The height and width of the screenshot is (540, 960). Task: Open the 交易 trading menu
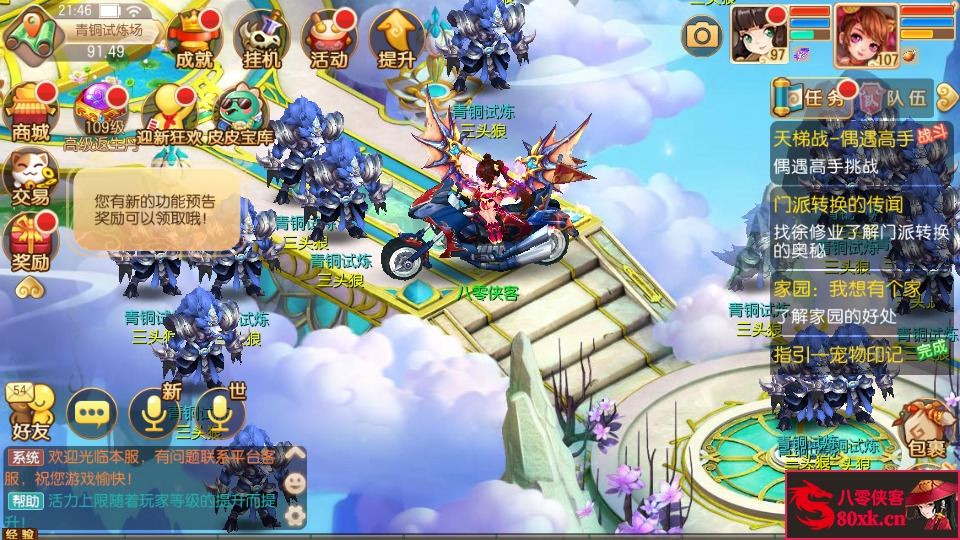tap(30, 177)
